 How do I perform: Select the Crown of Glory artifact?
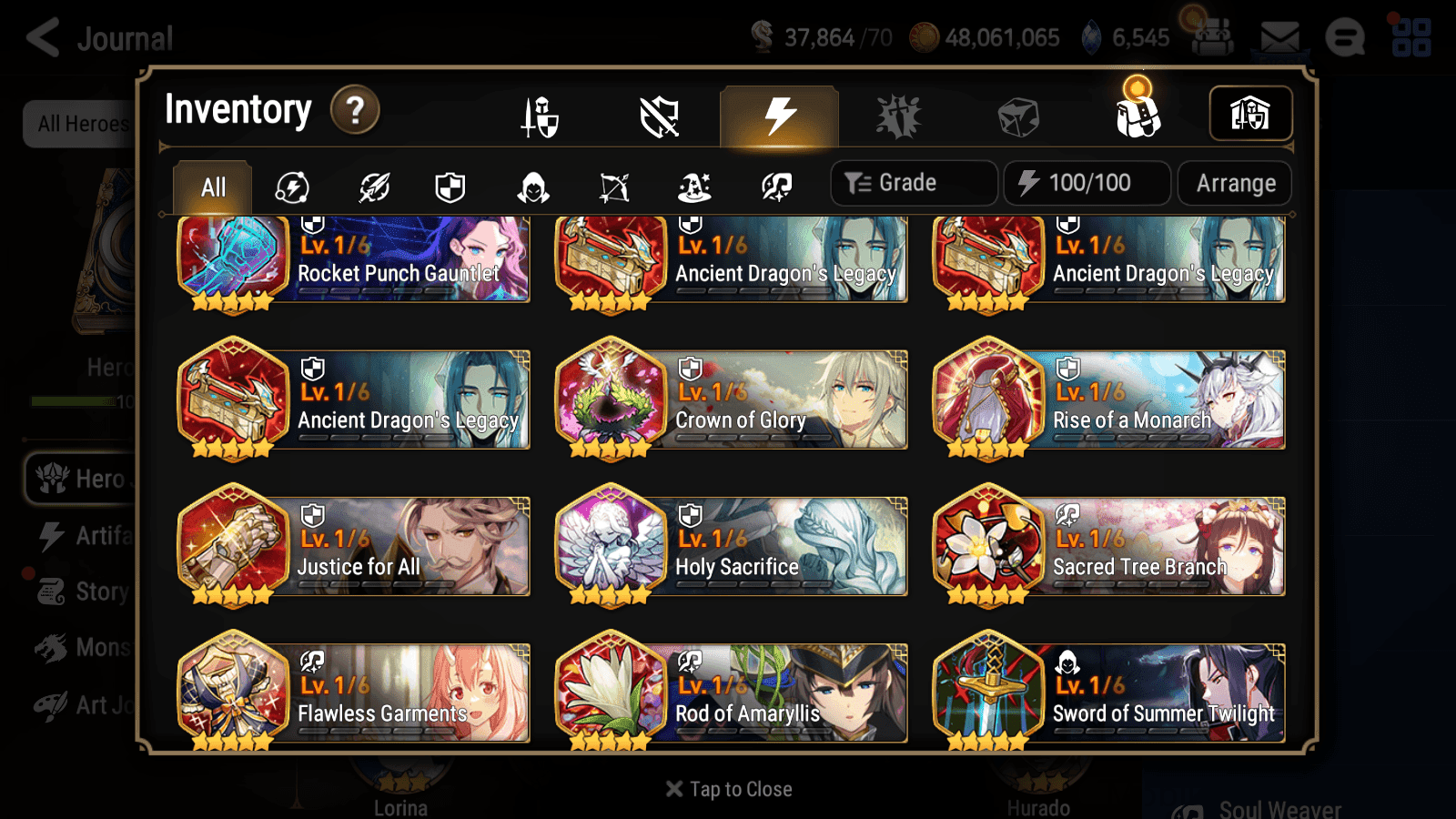733,400
